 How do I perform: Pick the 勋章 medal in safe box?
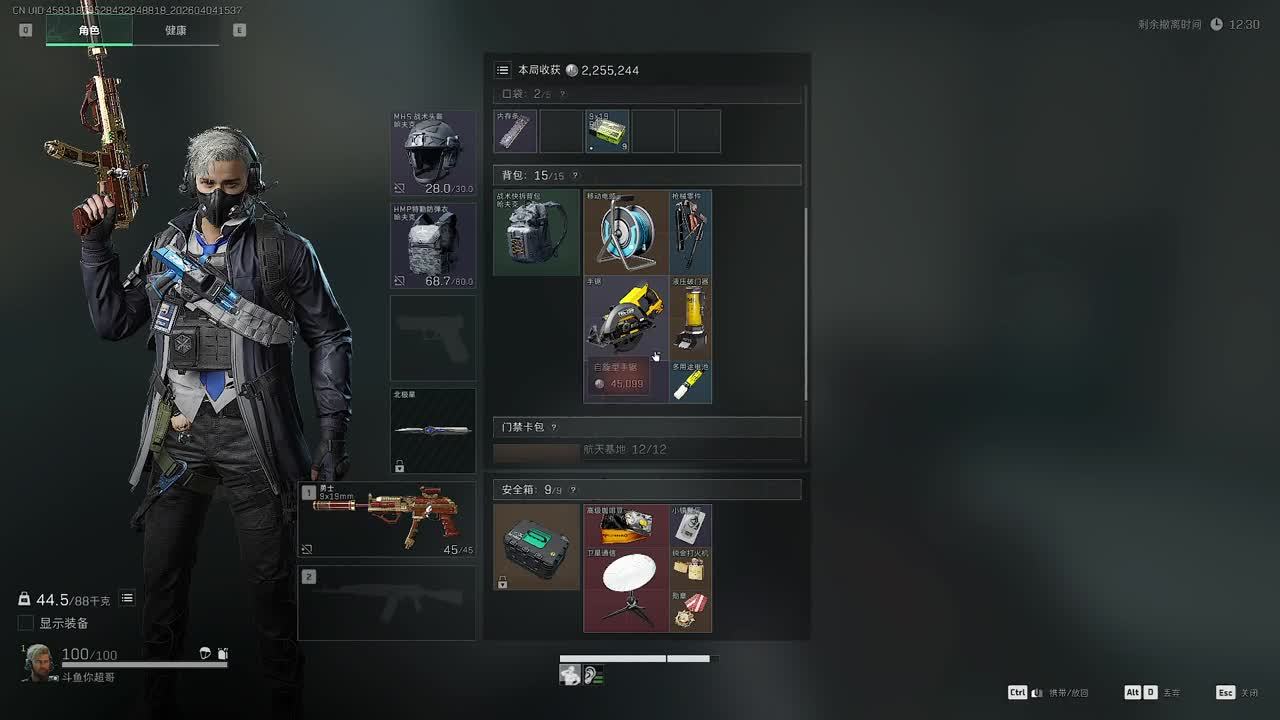(691, 611)
